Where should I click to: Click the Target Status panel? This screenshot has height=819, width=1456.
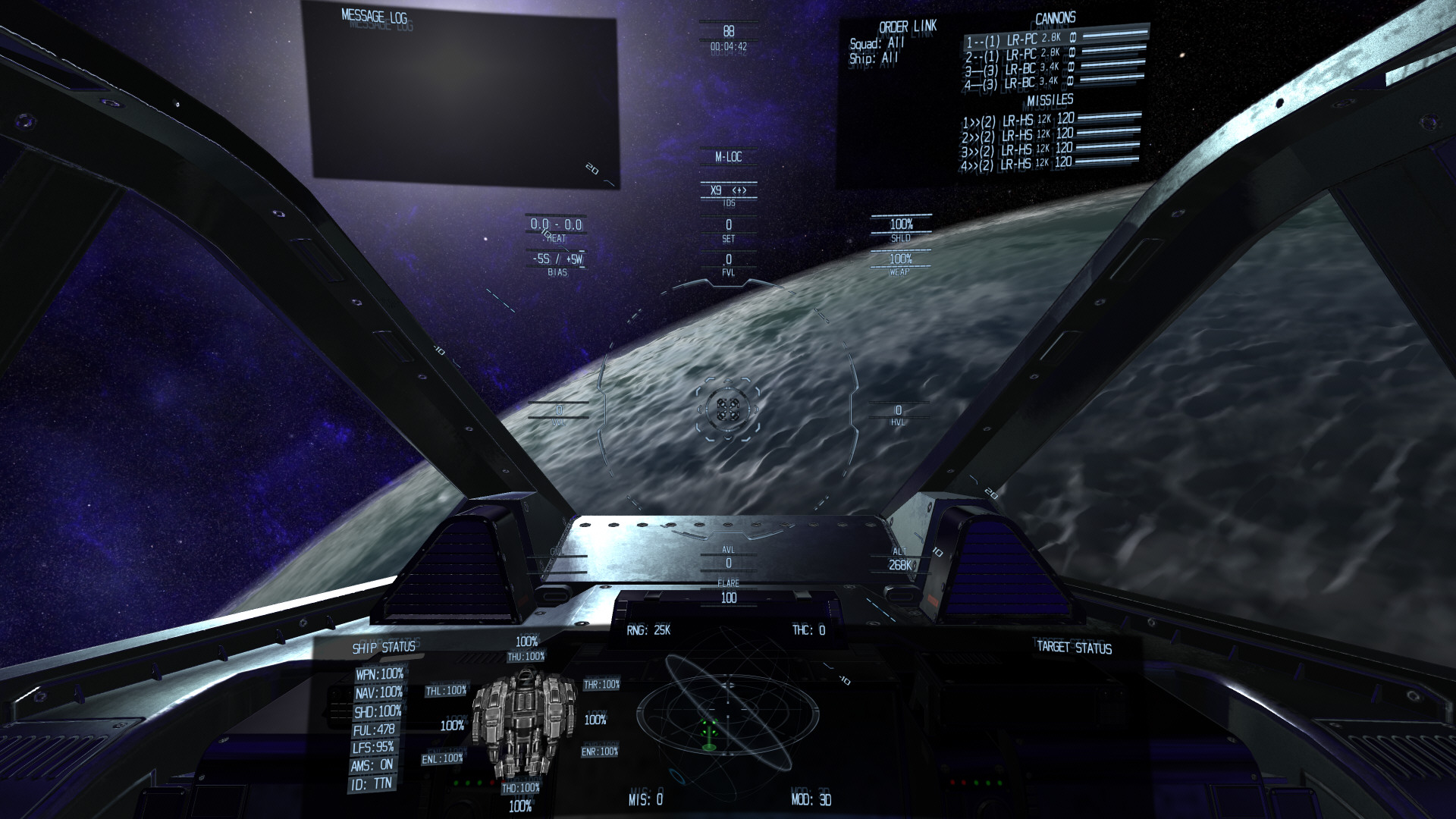click(x=1073, y=648)
